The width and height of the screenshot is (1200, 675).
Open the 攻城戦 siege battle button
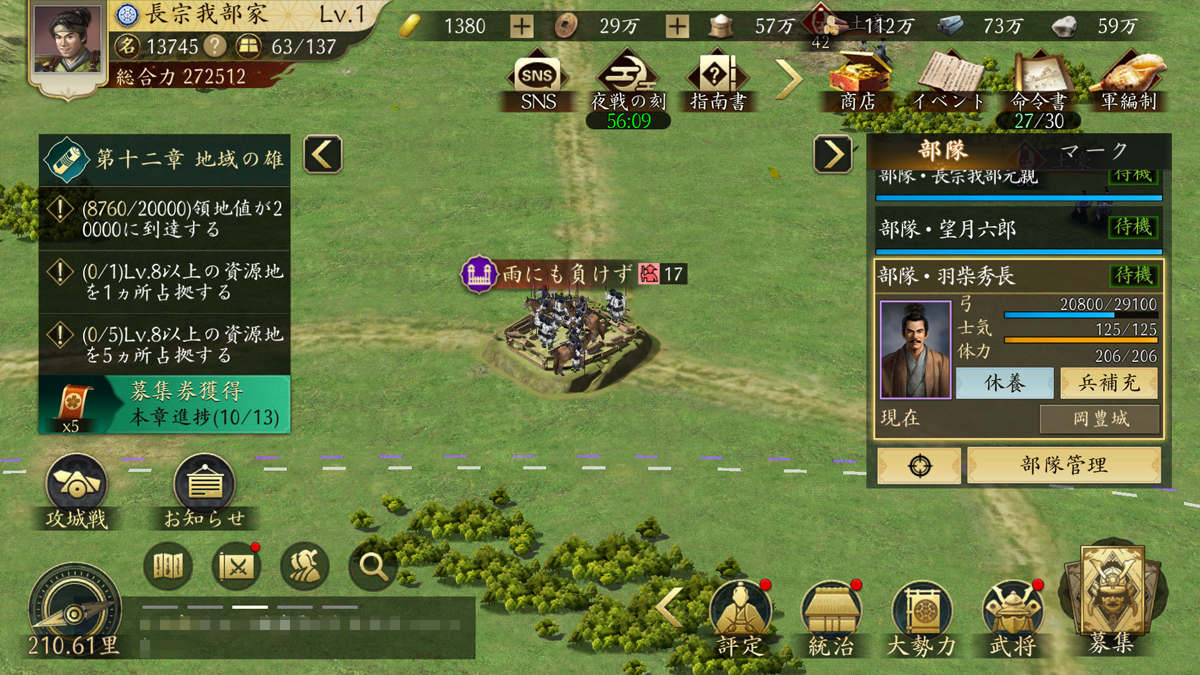coord(77,489)
